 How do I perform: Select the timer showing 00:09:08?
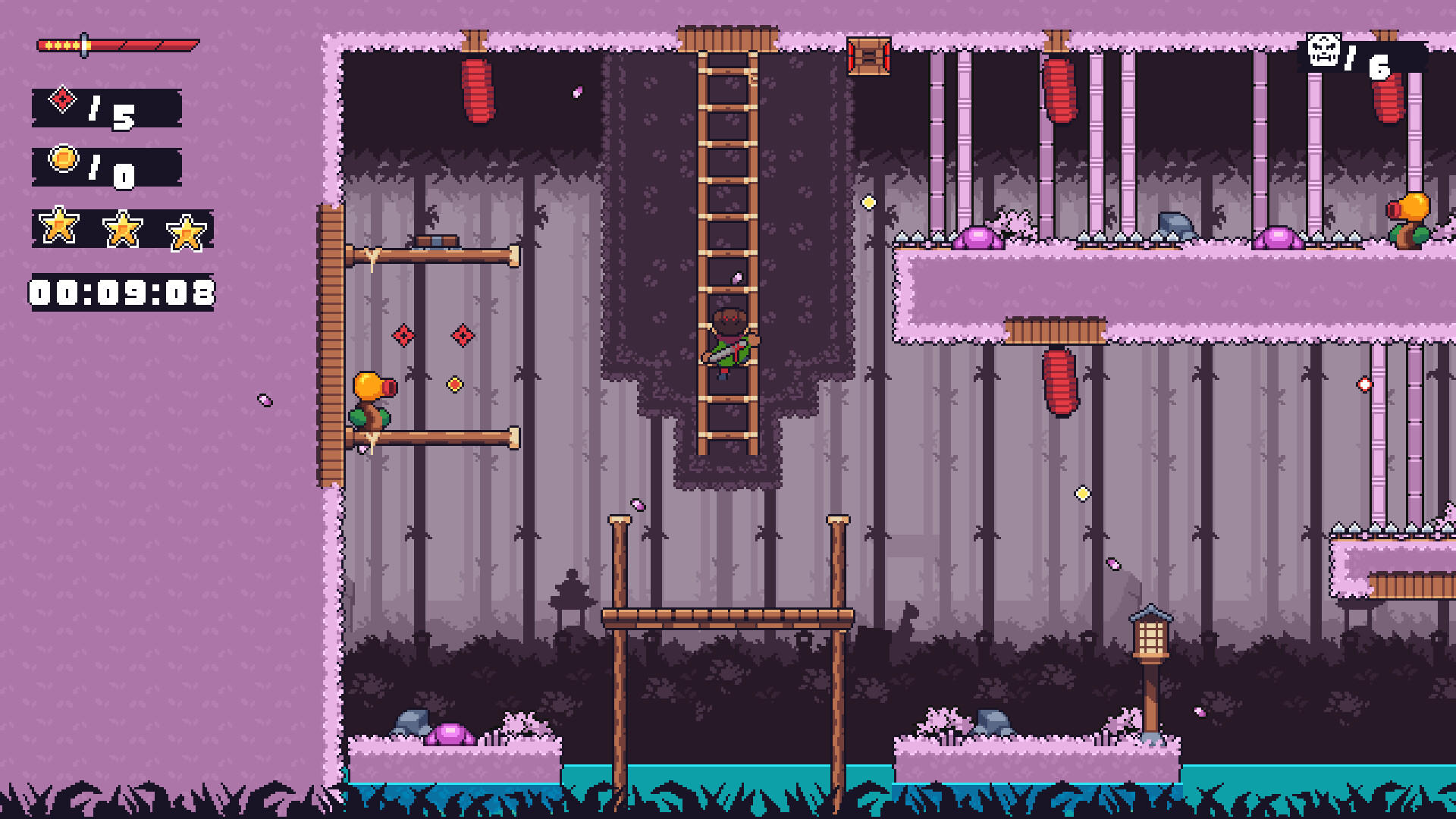click(121, 290)
